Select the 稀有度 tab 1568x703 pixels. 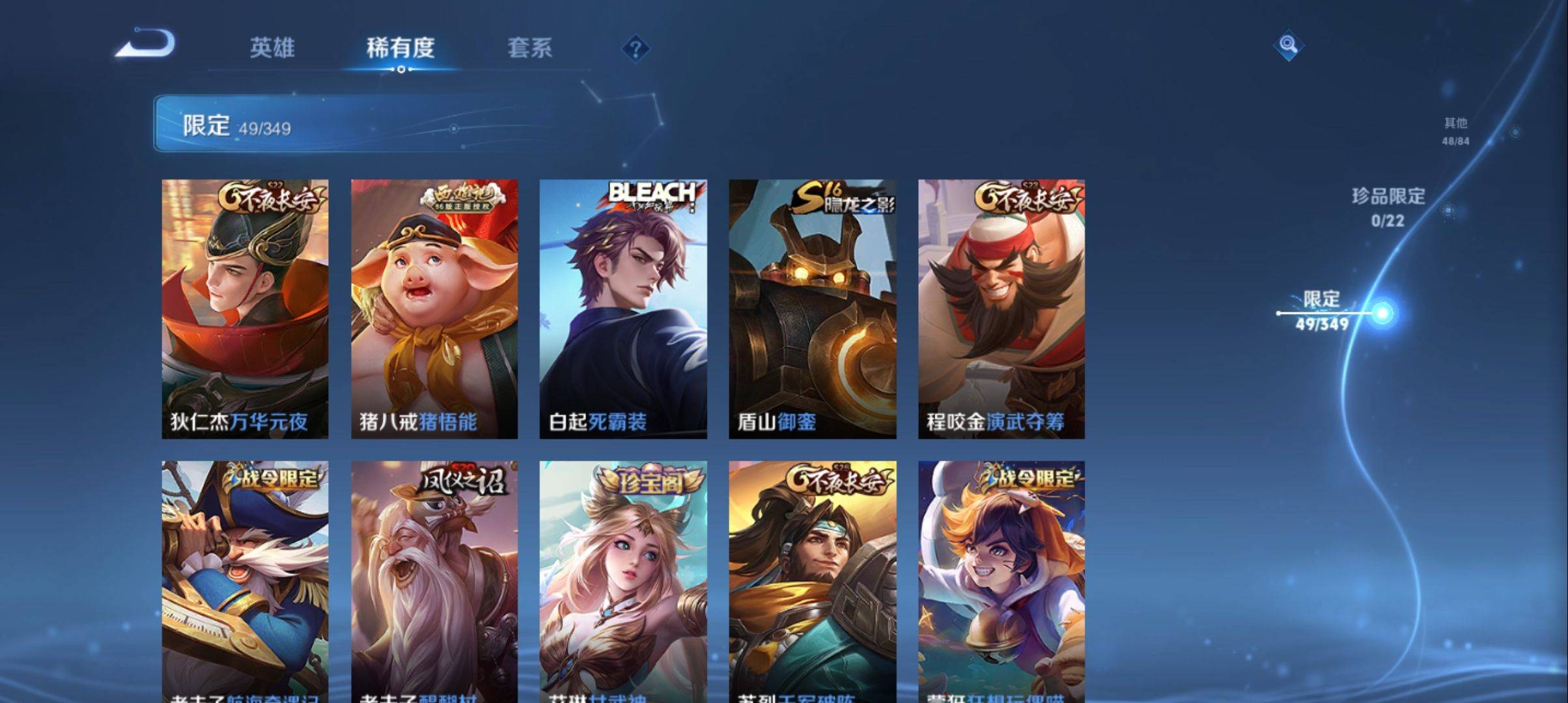pos(400,48)
